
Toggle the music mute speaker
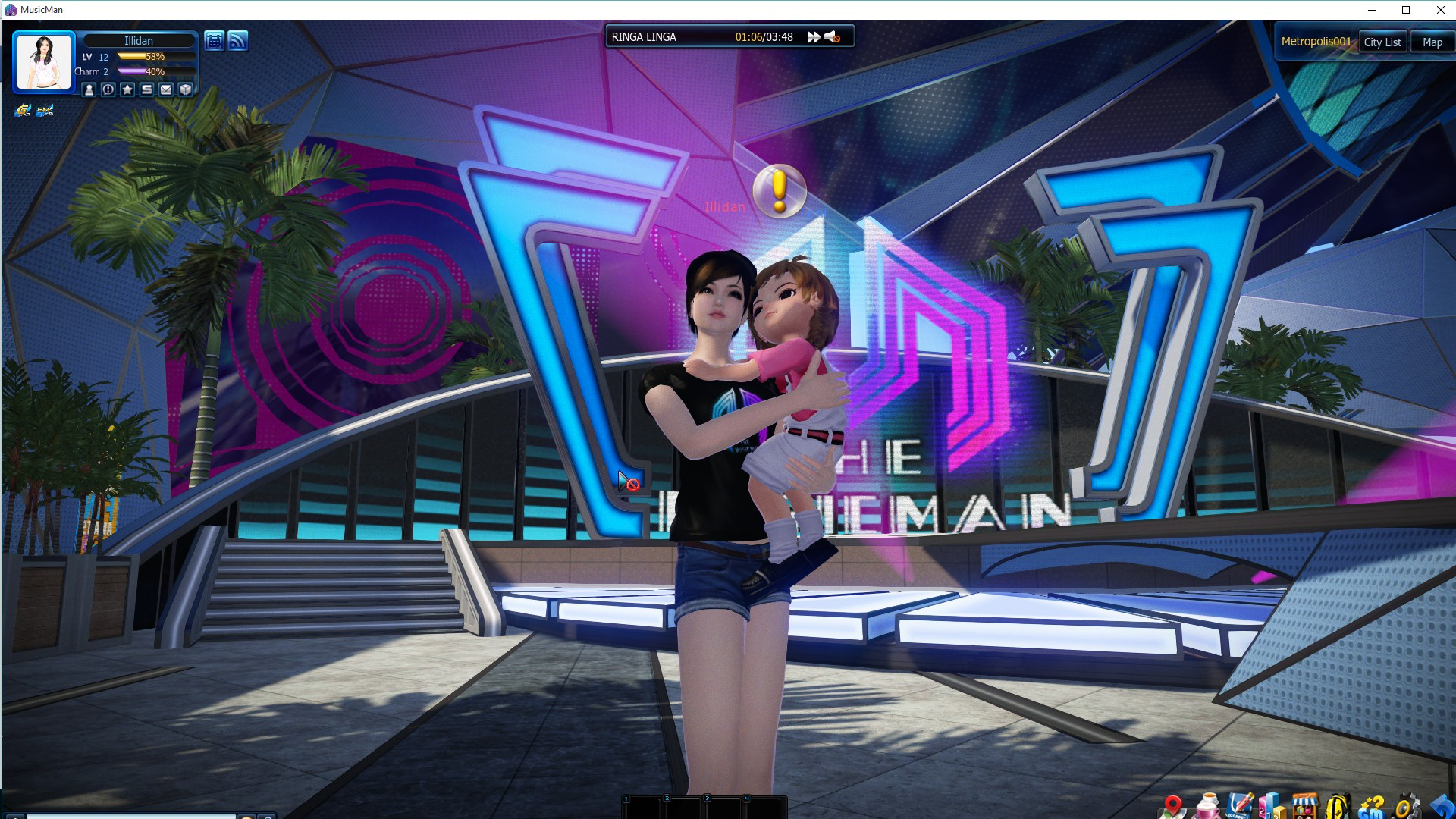833,37
